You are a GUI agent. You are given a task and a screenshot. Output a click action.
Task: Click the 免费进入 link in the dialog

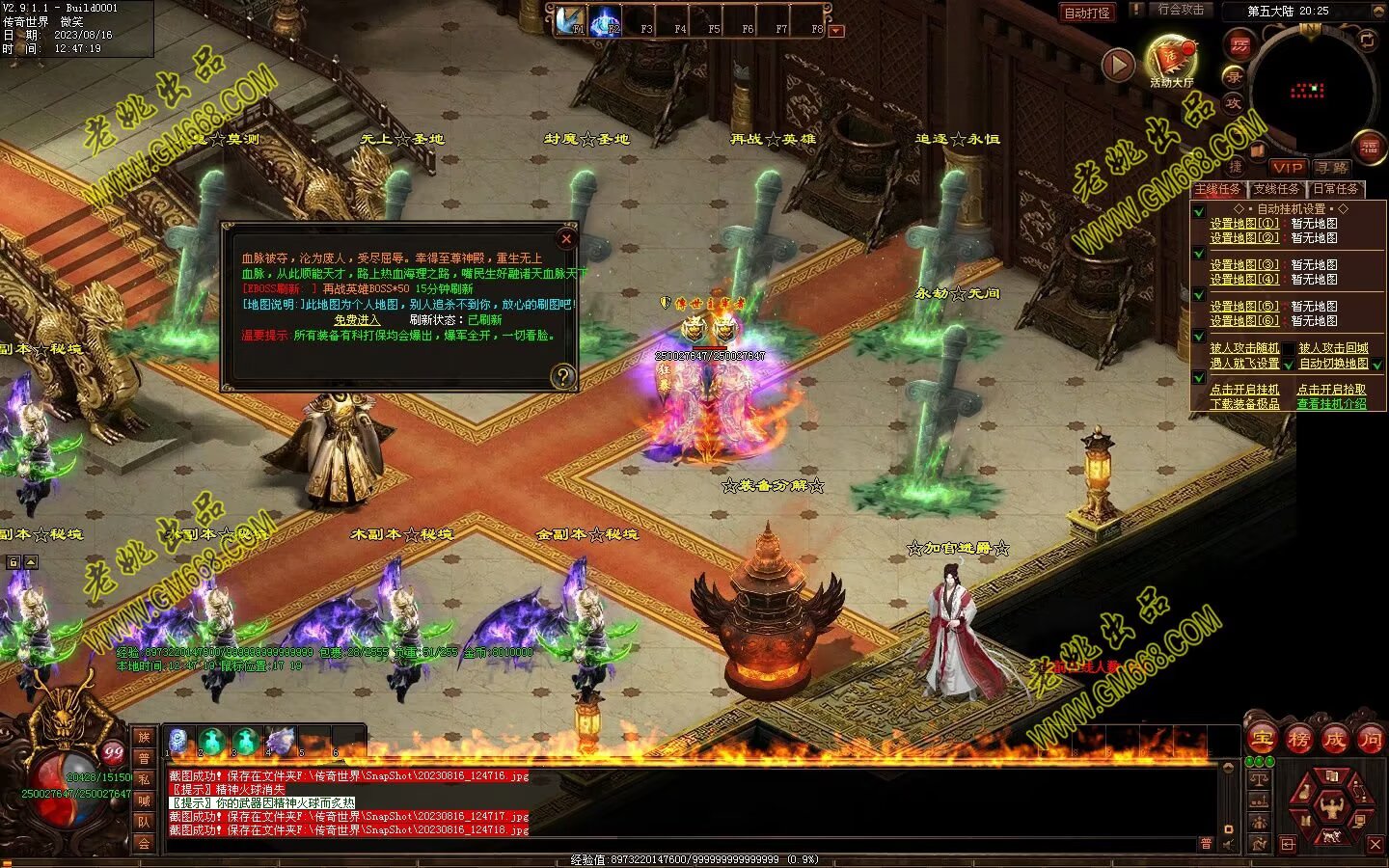click(357, 320)
